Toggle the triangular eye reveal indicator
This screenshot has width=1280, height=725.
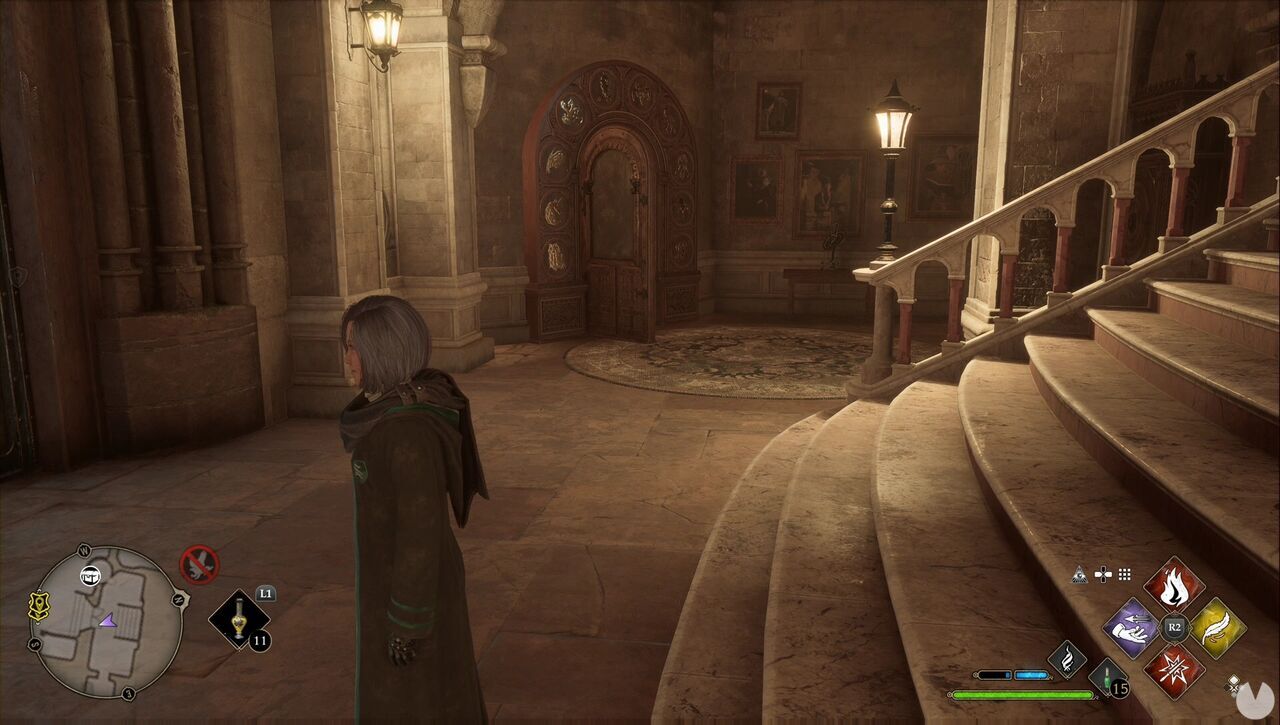1080,574
